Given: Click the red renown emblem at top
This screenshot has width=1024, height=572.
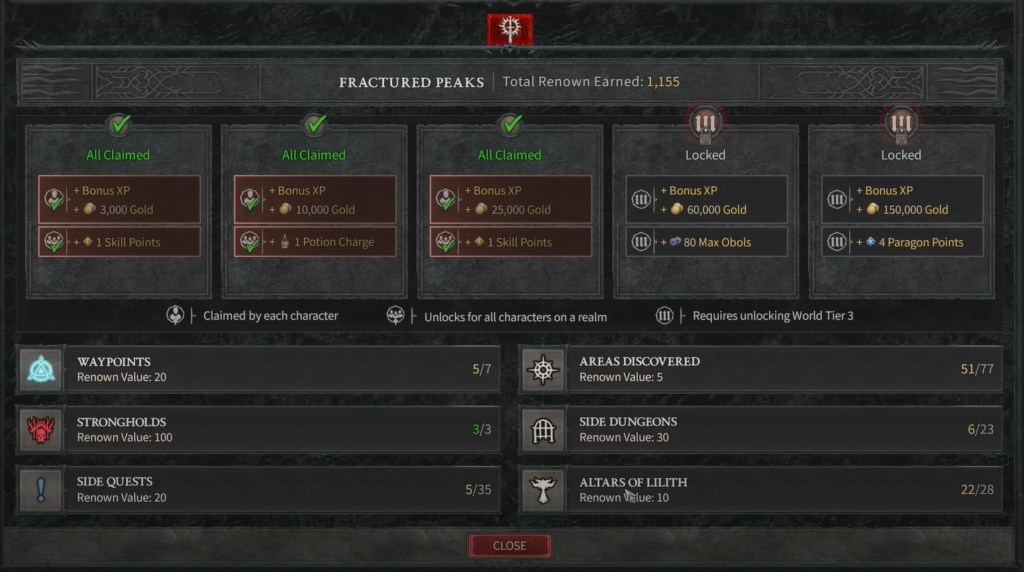Looking at the screenshot, I should (510, 29).
